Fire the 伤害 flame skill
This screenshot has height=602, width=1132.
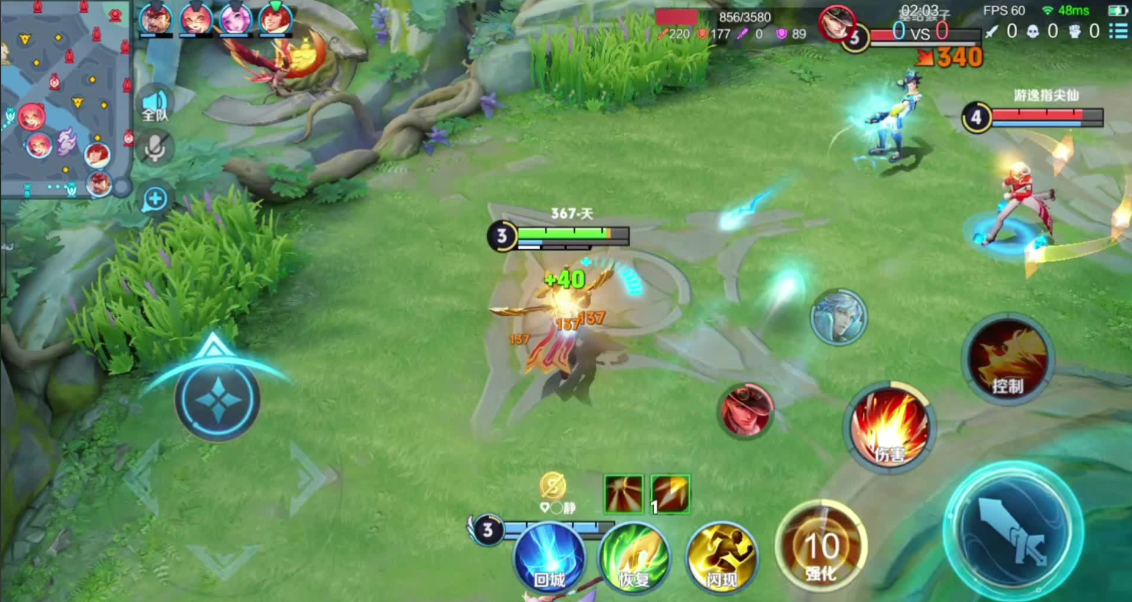890,427
